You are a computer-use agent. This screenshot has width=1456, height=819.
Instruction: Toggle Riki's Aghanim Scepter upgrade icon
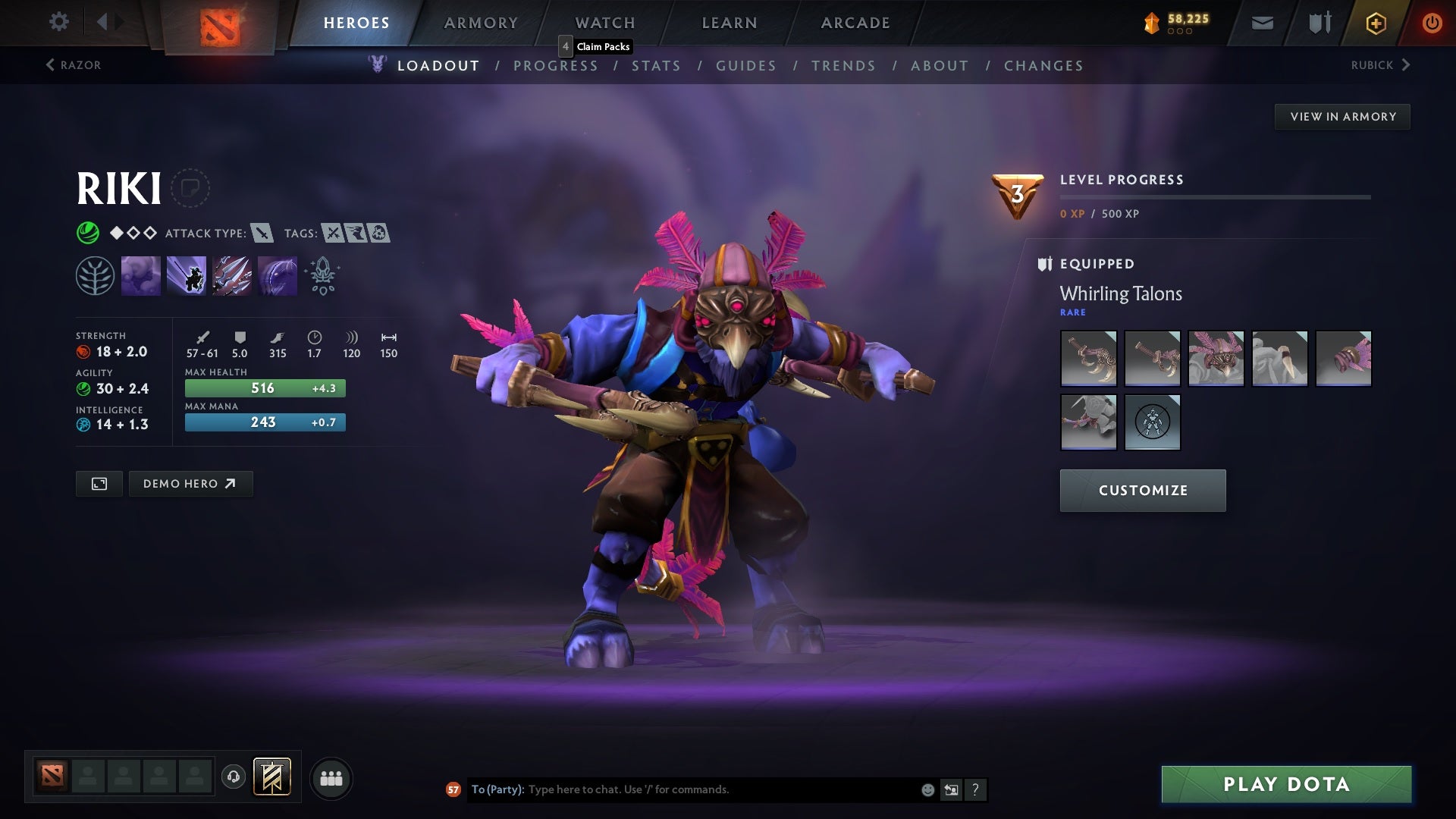click(x=322, y=275)
